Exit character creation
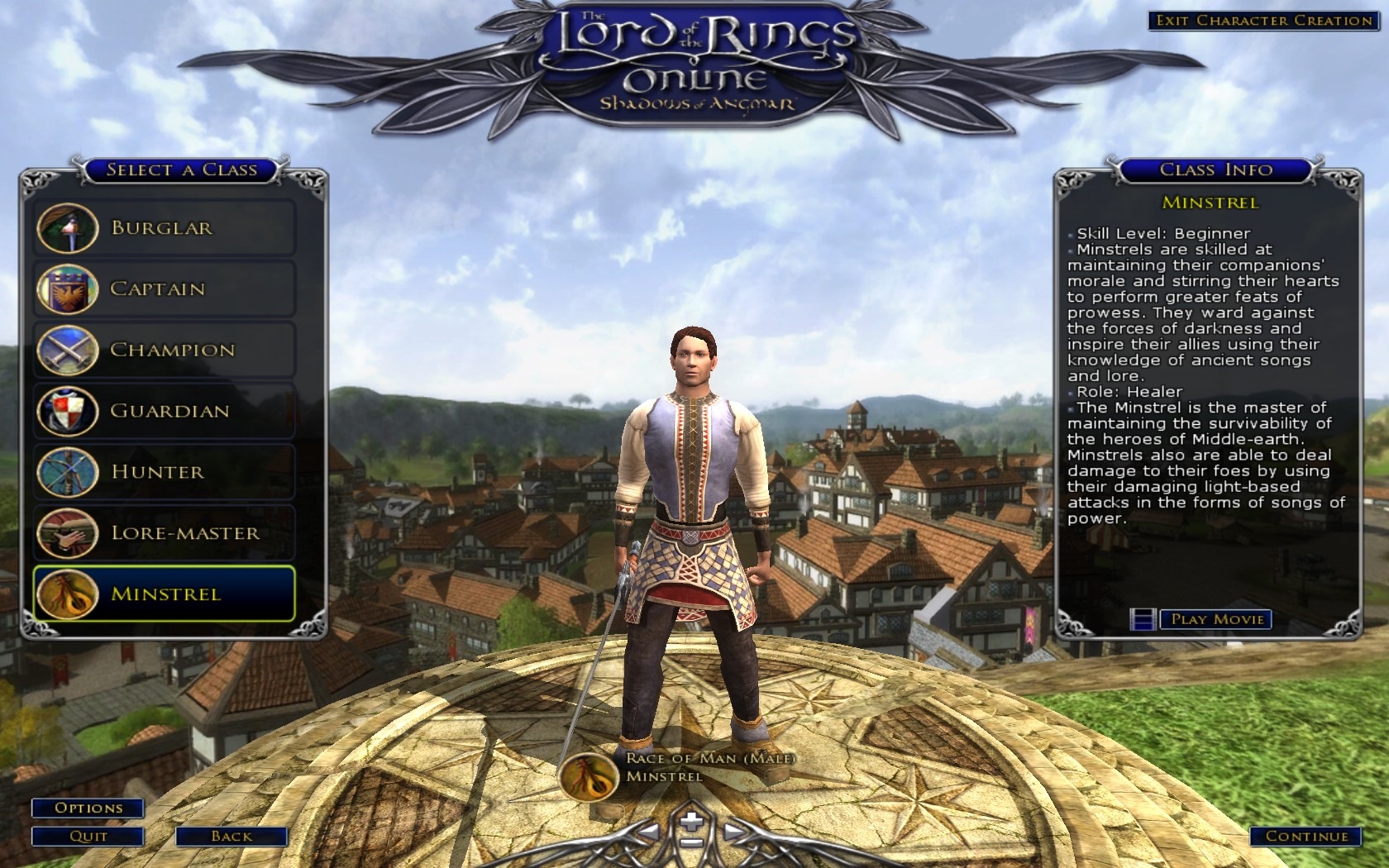The height and width of the screenshot is (868, 1389). (x=1263, y=21)
